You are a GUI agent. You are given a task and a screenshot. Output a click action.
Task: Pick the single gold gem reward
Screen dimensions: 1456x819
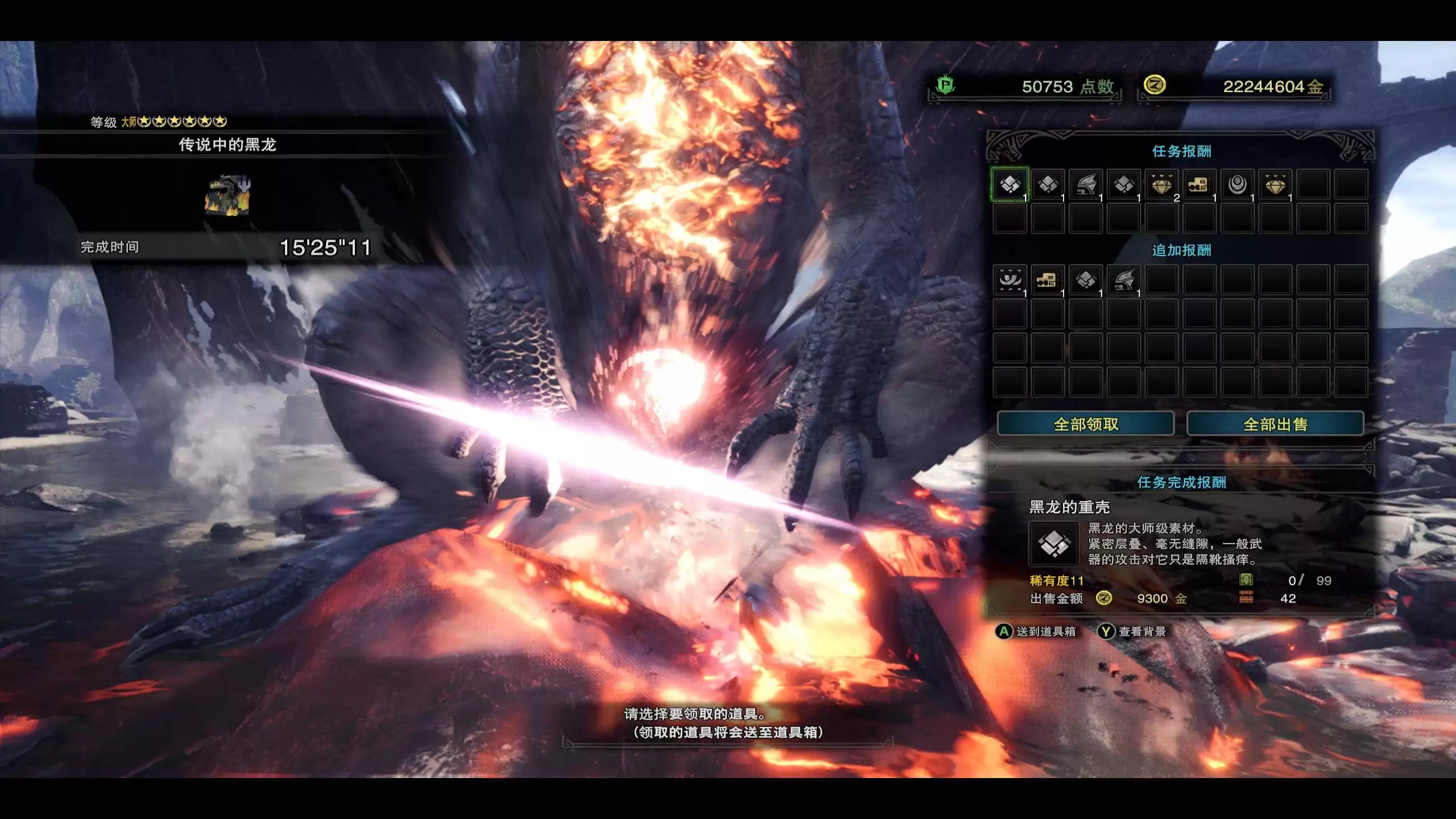click(x=1275, y=185)
